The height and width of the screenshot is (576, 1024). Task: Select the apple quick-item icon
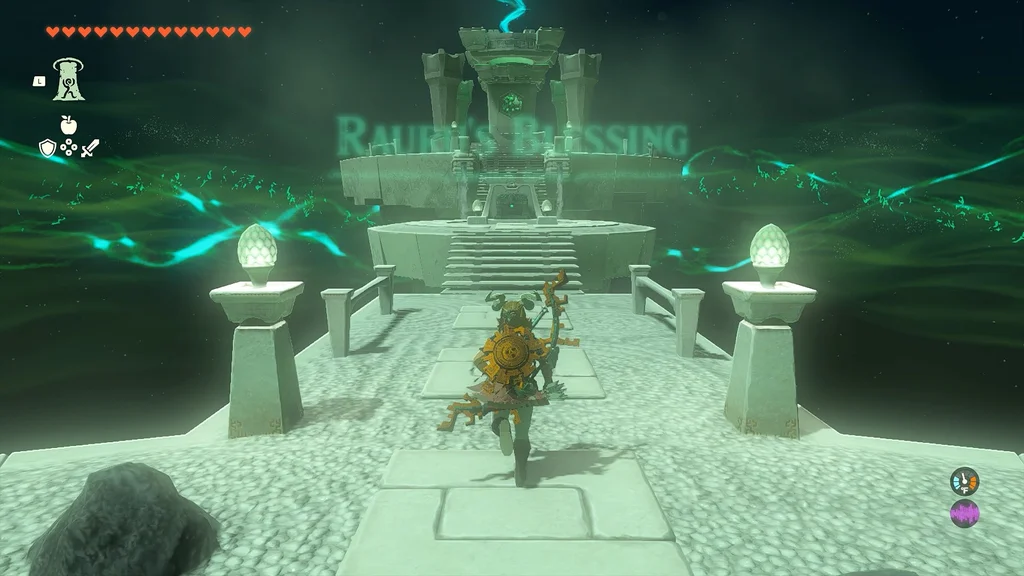tap(68, 125)
